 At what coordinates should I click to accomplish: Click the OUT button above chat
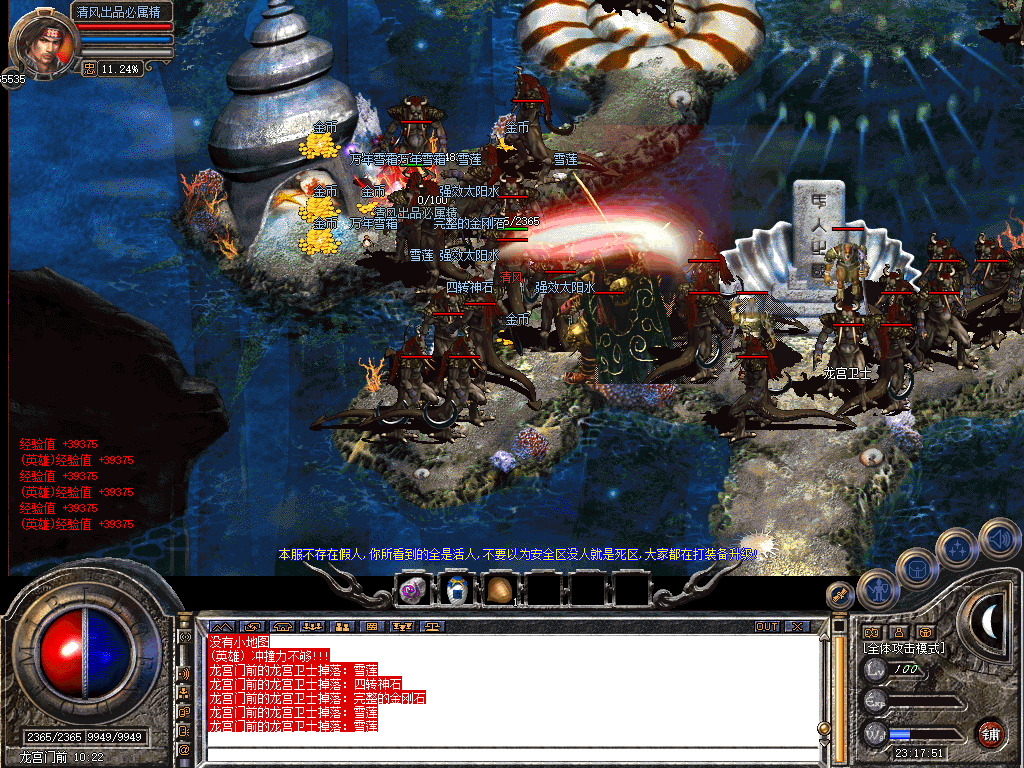[x=766, y=627]
